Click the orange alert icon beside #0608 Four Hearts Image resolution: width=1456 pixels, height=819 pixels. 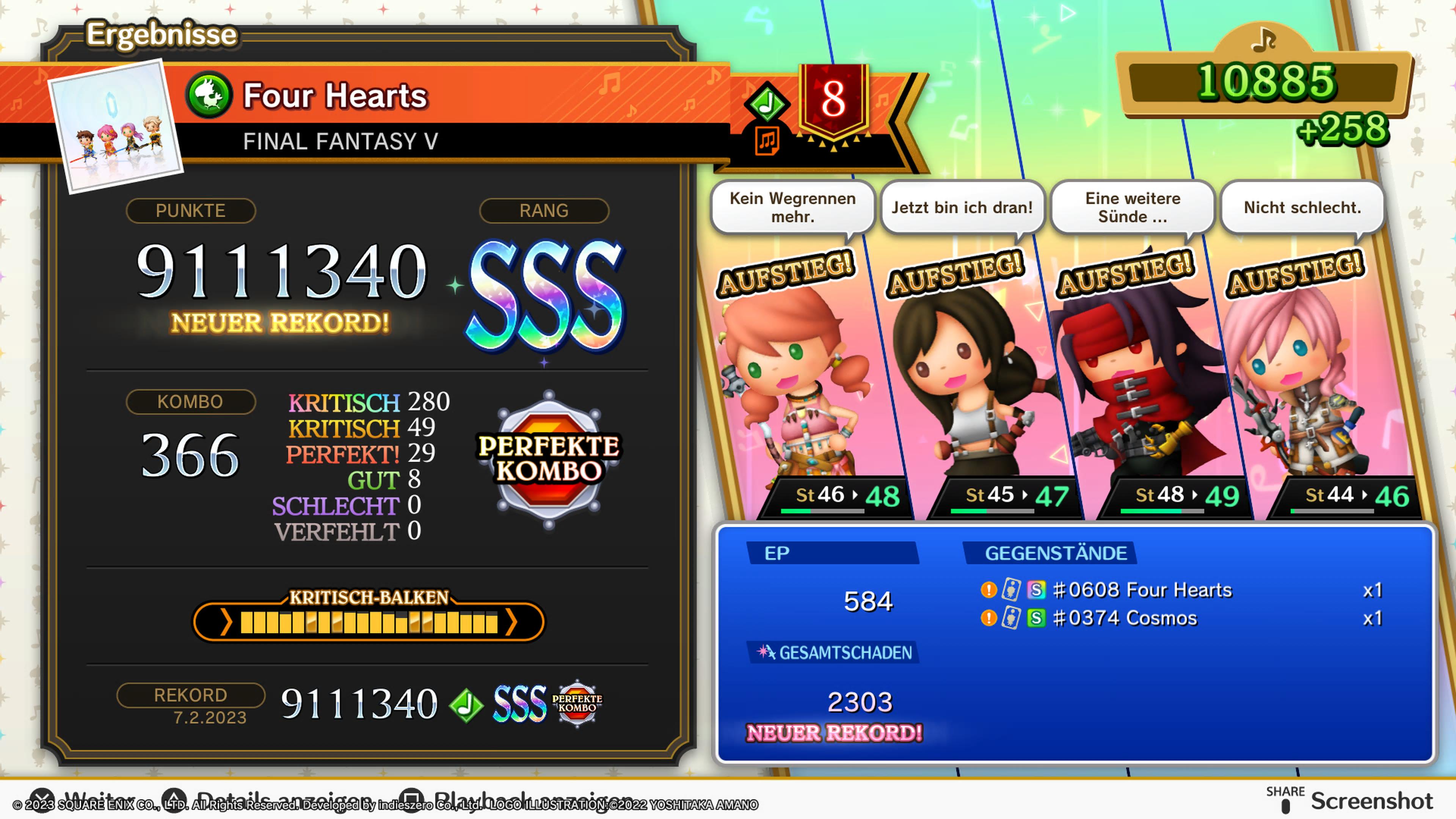click(x=989, y=590)
